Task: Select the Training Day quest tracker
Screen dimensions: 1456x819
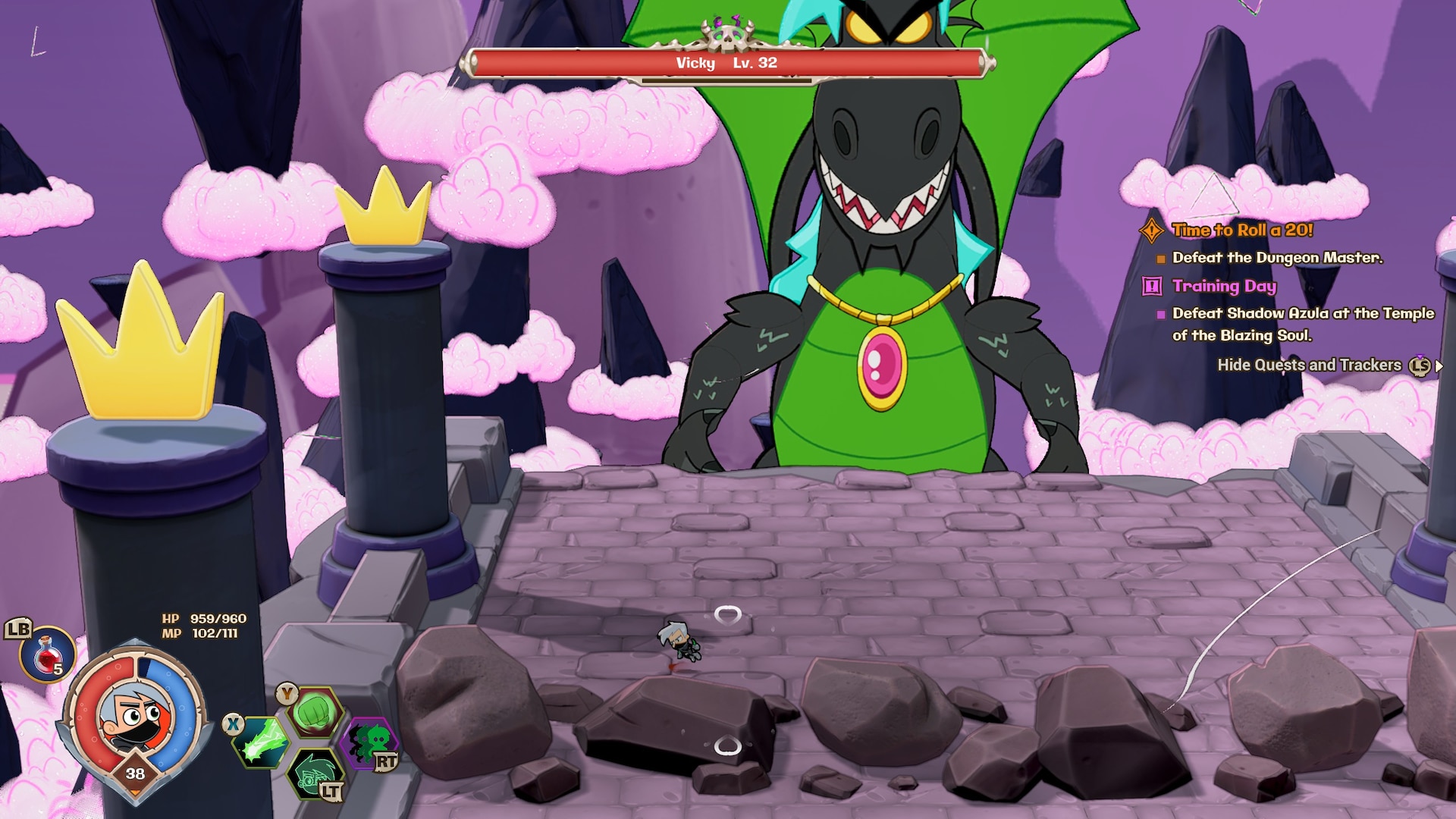Action: [1223, 286]
